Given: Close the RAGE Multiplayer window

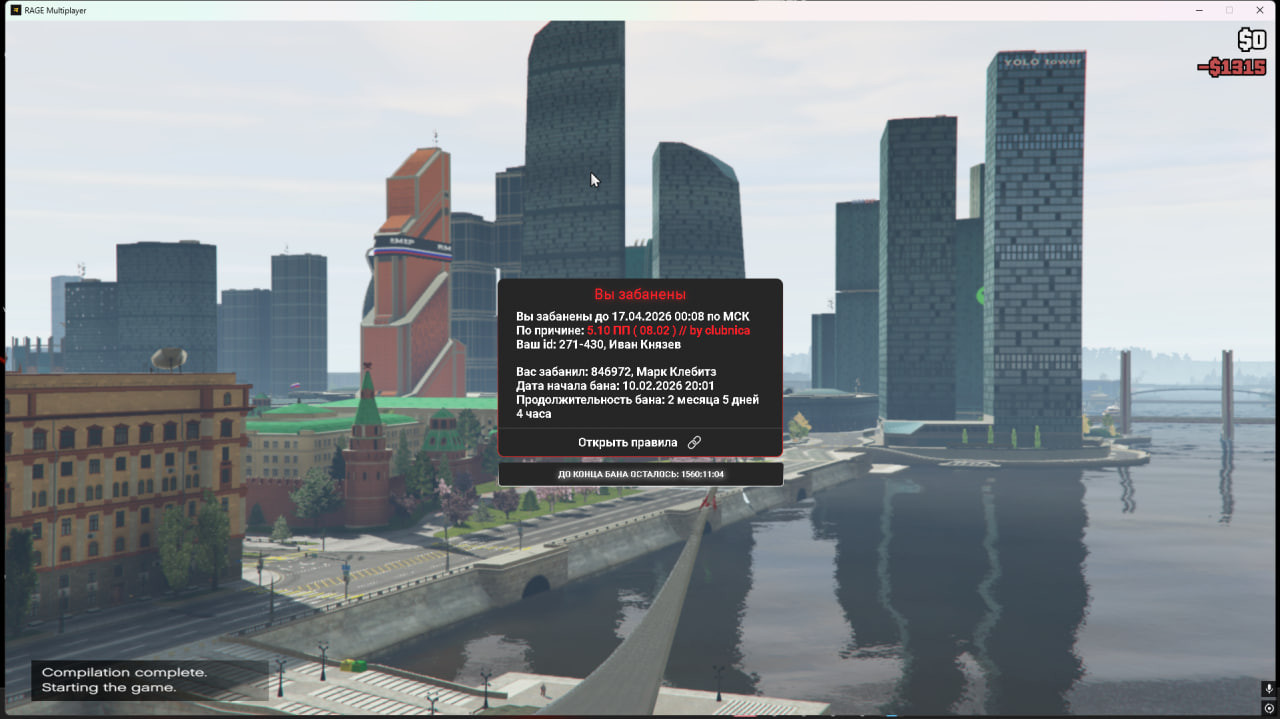Looking at the screenshot, I should click(1259, 10).
